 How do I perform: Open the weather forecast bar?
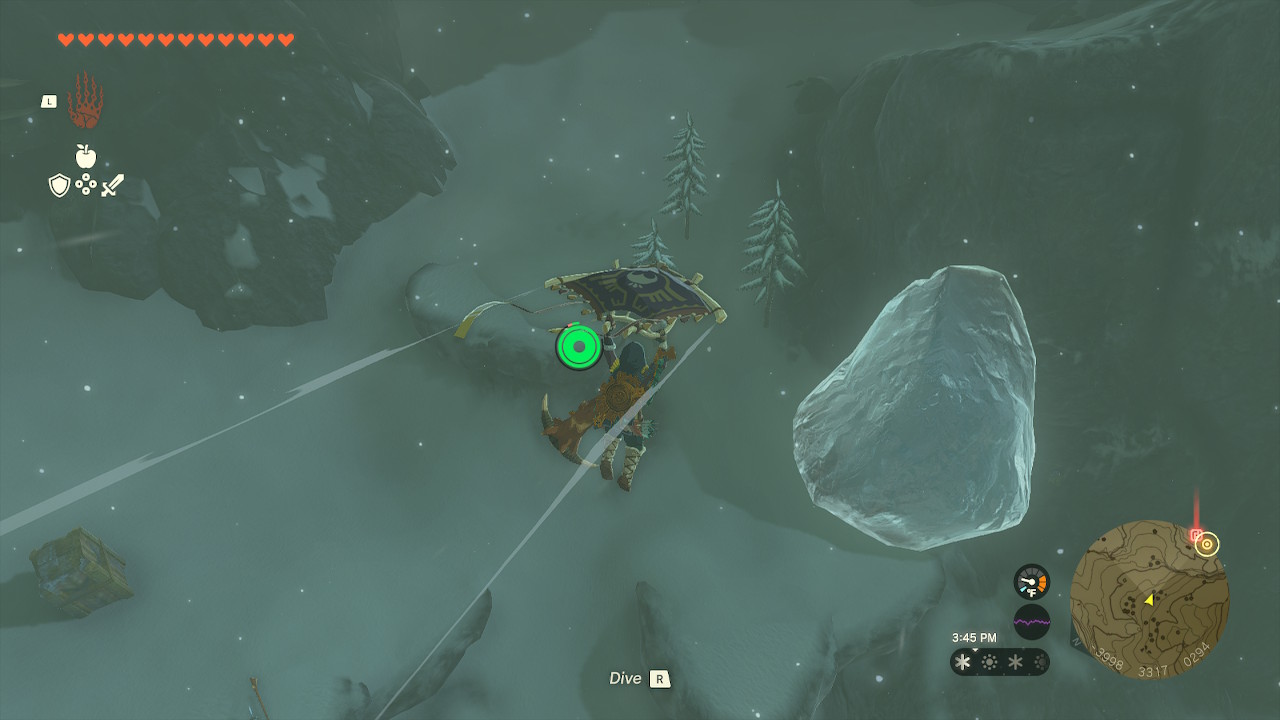pyautogui.click(x=999, y=662)
